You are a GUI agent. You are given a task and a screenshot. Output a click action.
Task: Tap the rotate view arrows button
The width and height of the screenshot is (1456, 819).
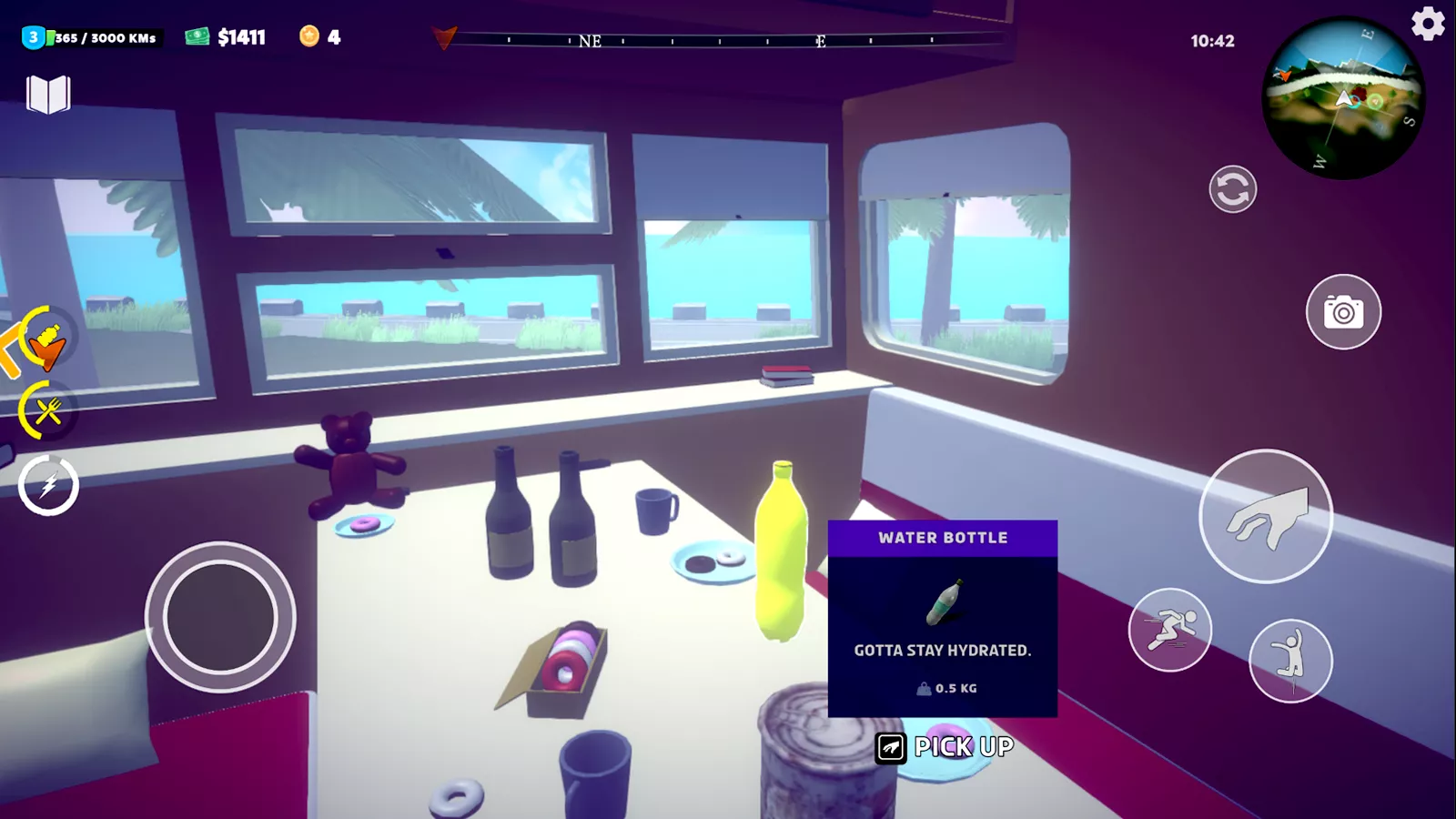click(x=1232, y=189)
